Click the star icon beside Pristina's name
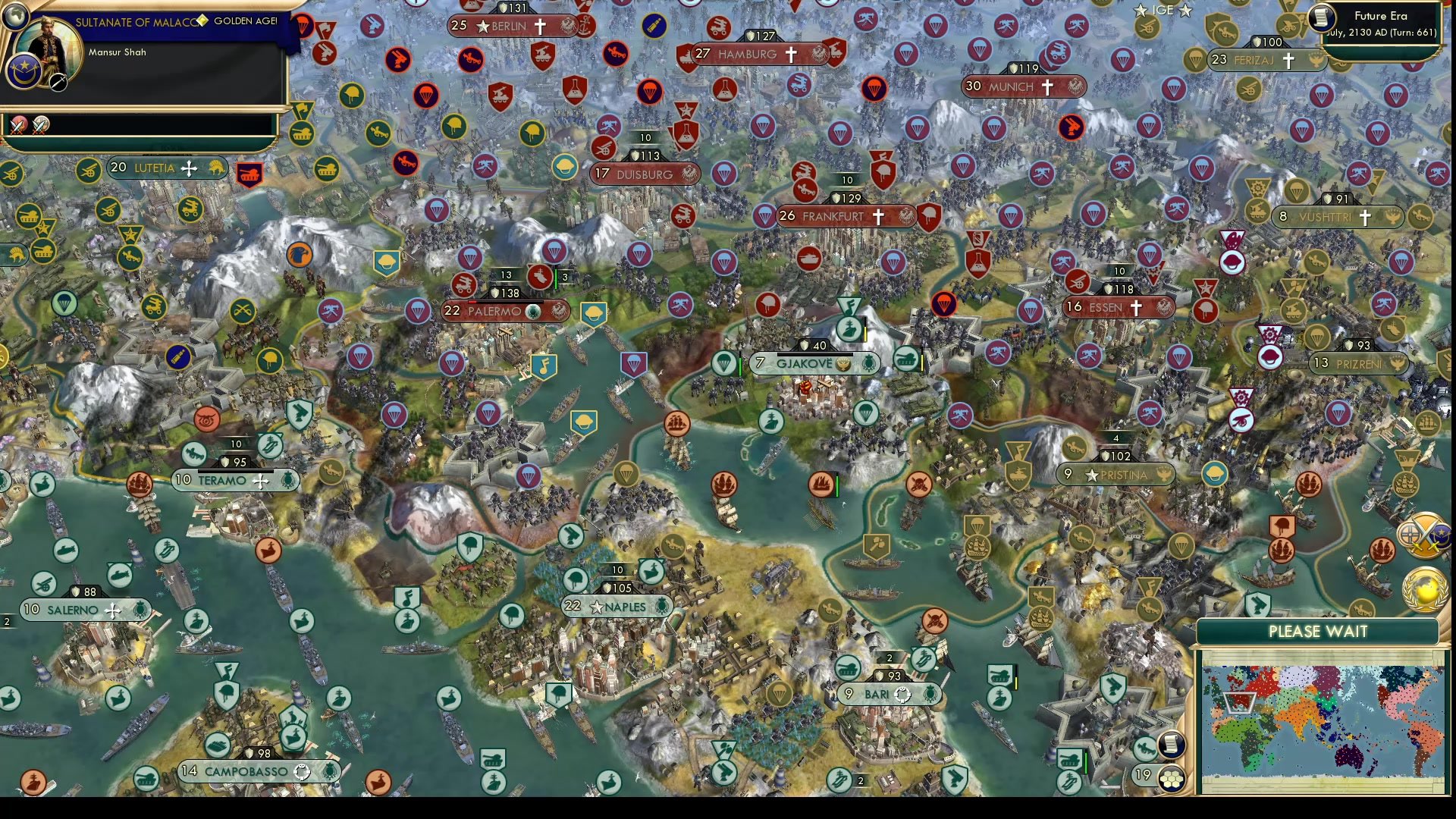Viewport: 1456px width, 819px height. pos(1090,475)
